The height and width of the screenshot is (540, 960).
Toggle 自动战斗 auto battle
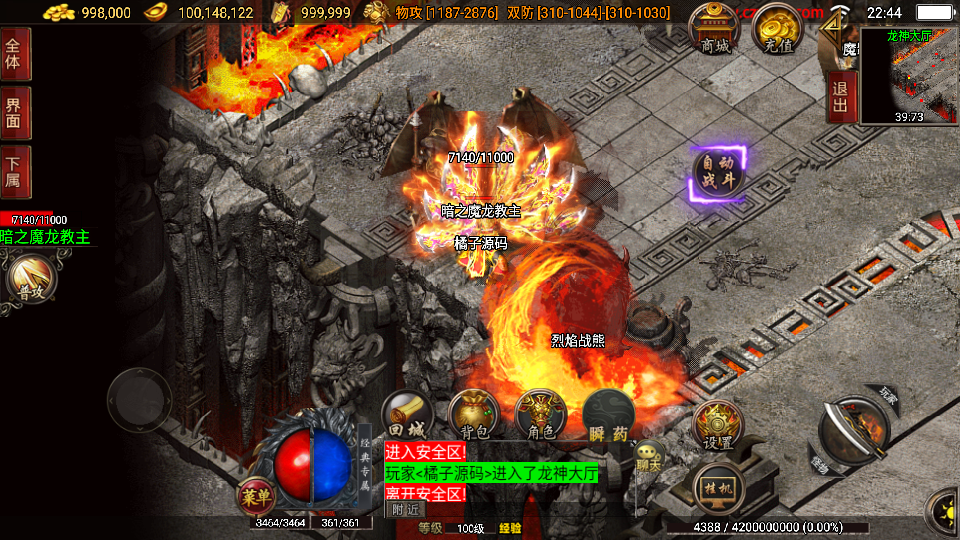pyautogui.click(x=718, y=174)
